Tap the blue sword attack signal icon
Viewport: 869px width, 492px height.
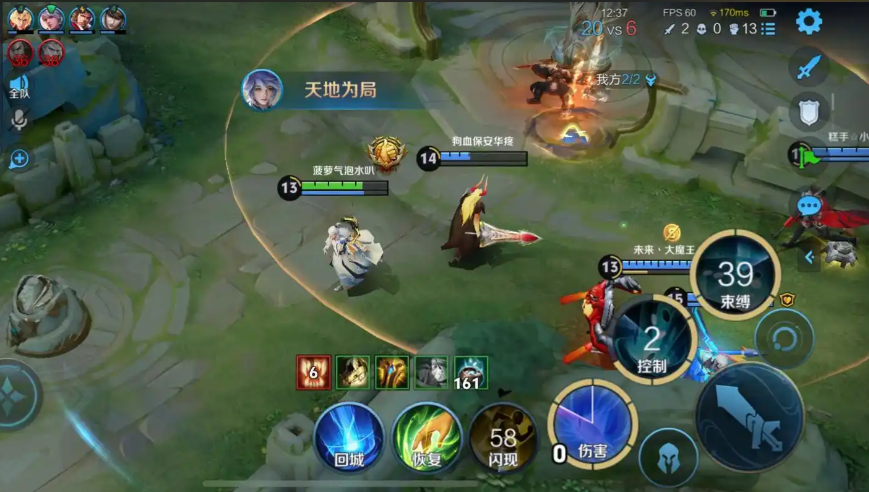tap(808, 67)
